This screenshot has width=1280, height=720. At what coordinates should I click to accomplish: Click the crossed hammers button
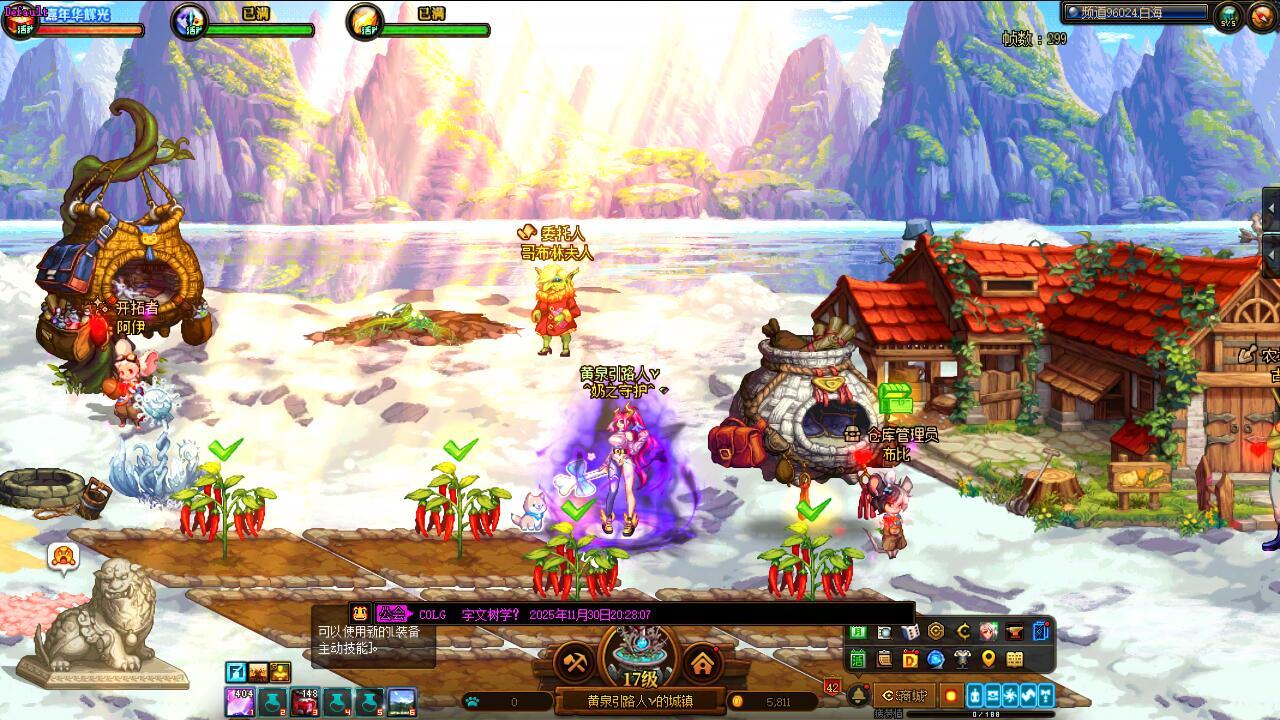[x=575, y=662]
